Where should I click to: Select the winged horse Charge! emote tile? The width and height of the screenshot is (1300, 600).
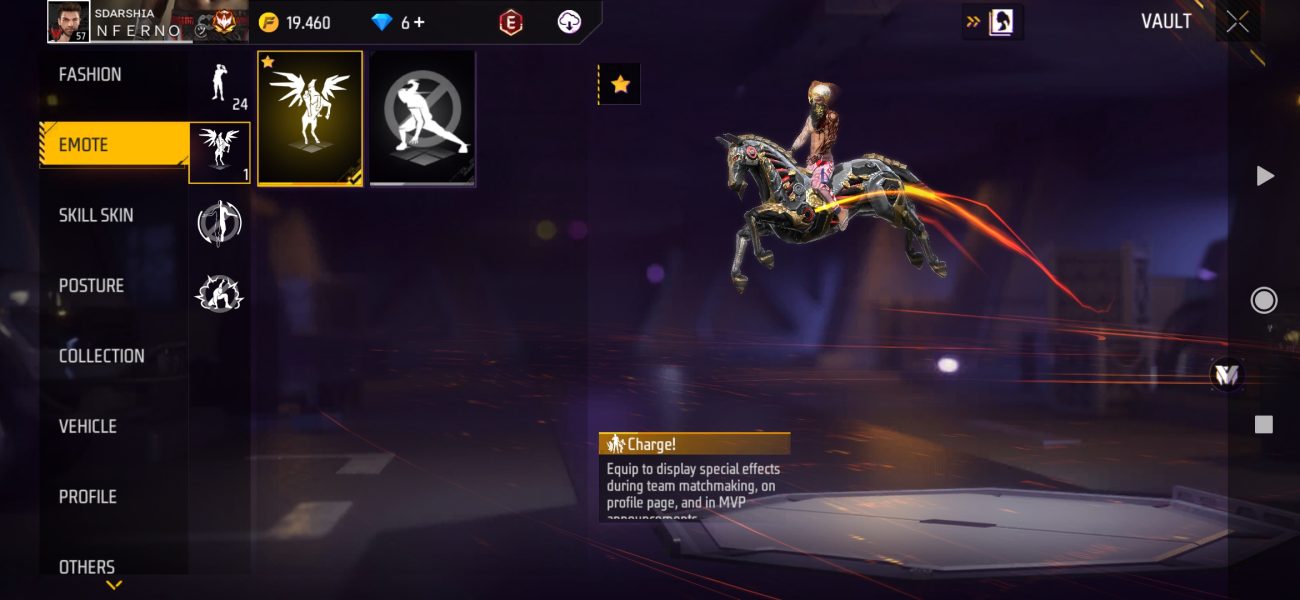tap(310, 118)
